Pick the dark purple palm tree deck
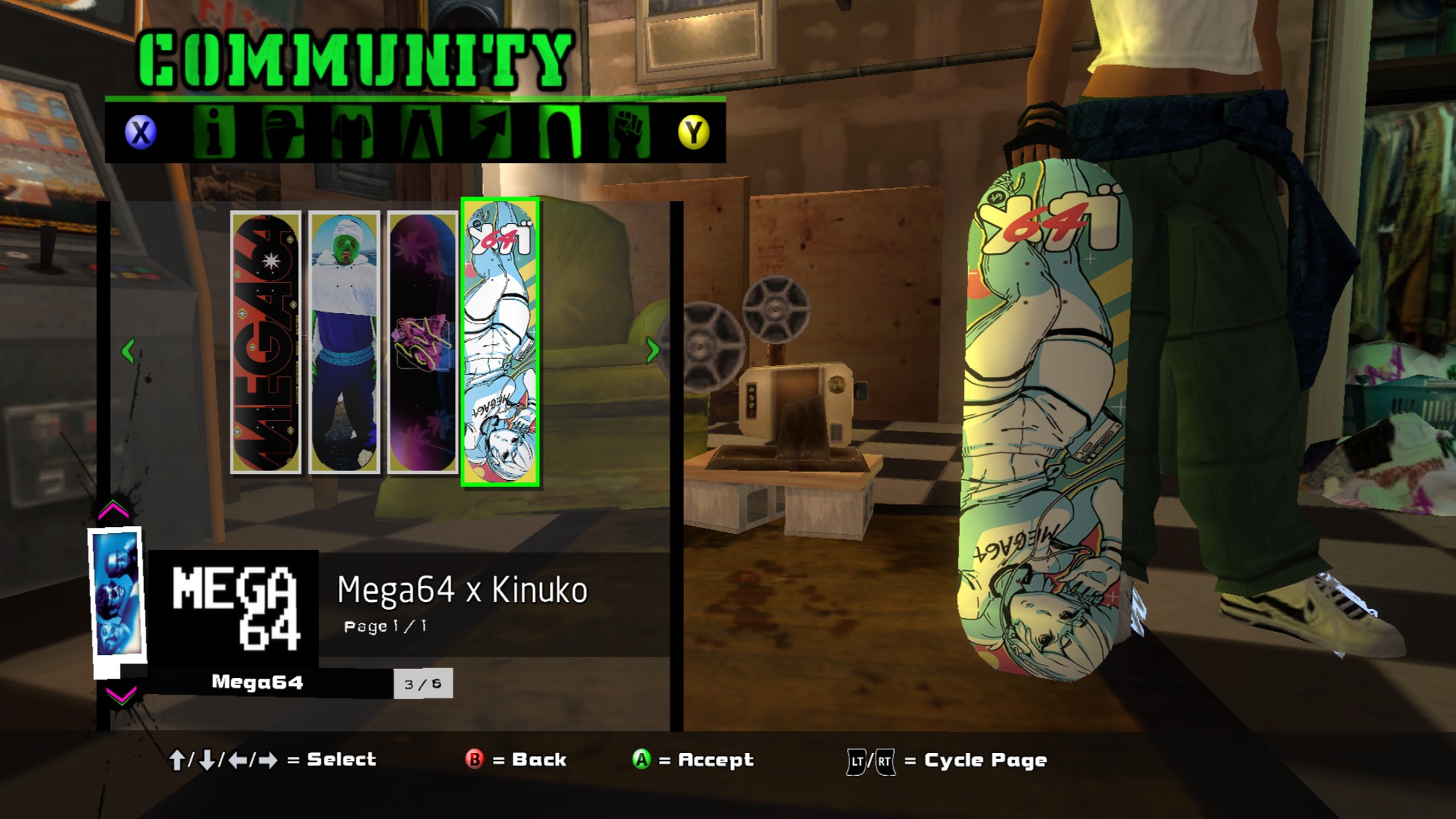The image size is (1456, 819). (422, 343)
